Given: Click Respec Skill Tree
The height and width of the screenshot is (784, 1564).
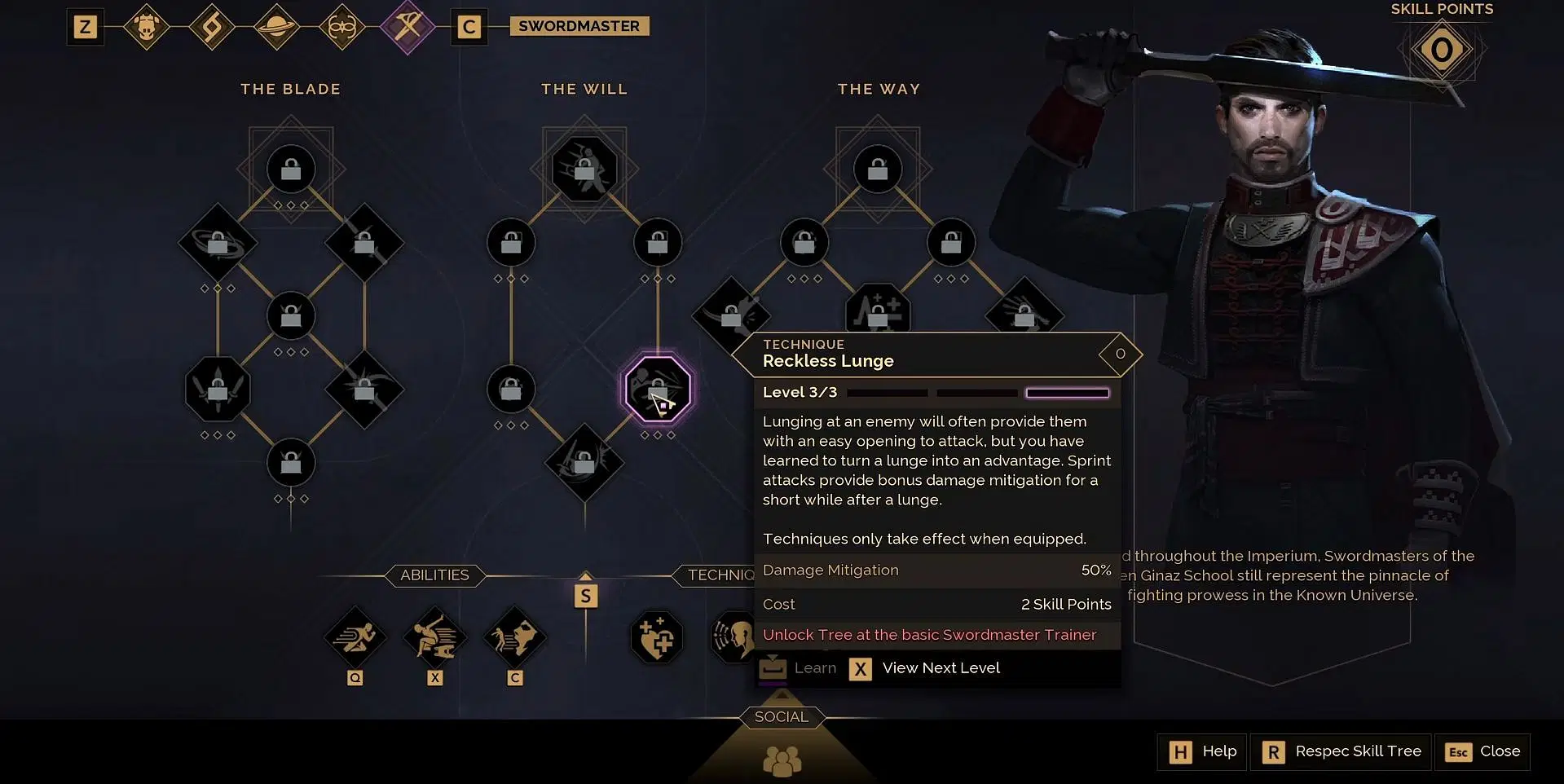Looking at the screenshot, I should [1342, 751].
